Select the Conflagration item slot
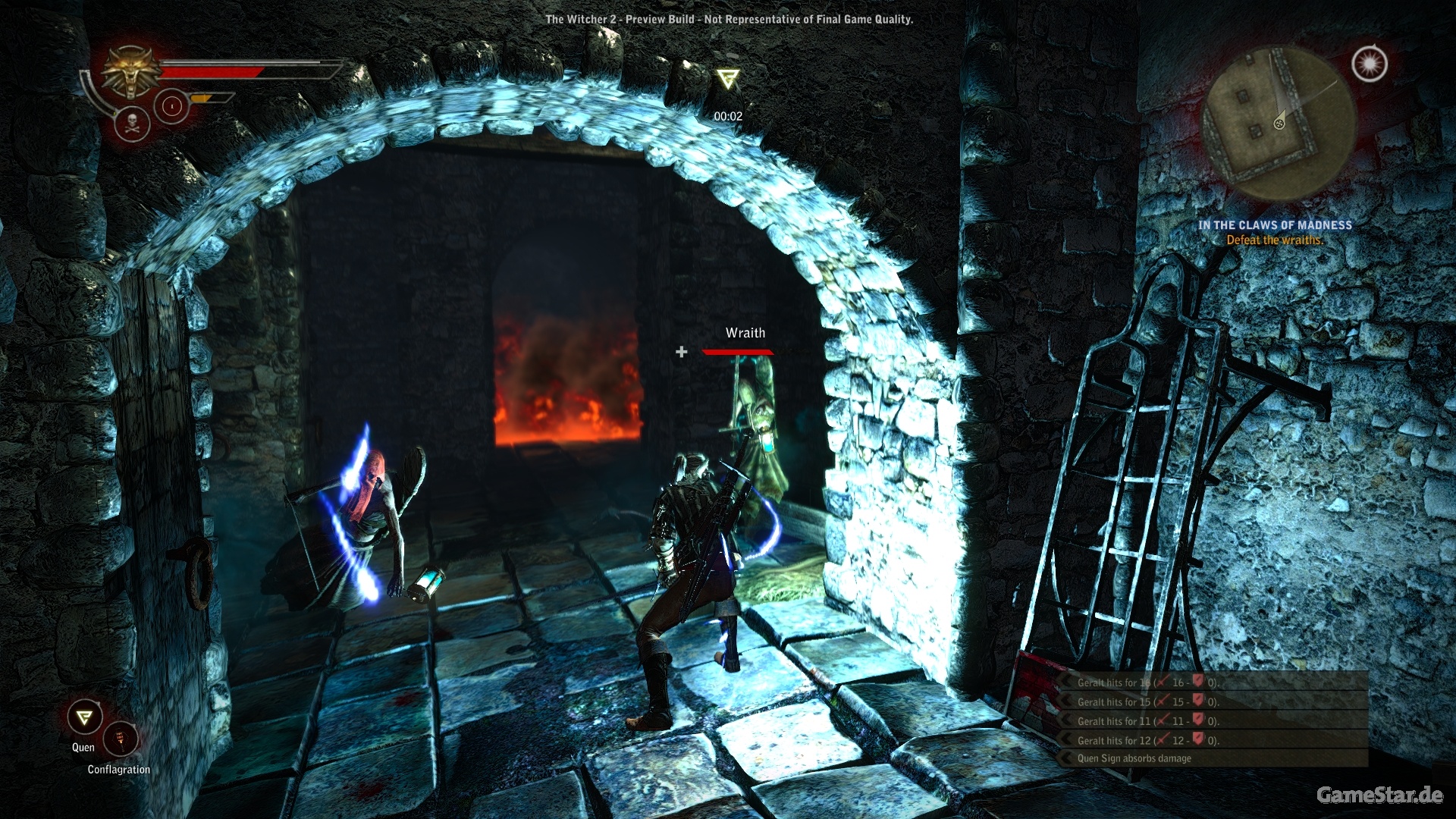The width and height of the screenshot is (1456, 819). [x=120, y=739]
